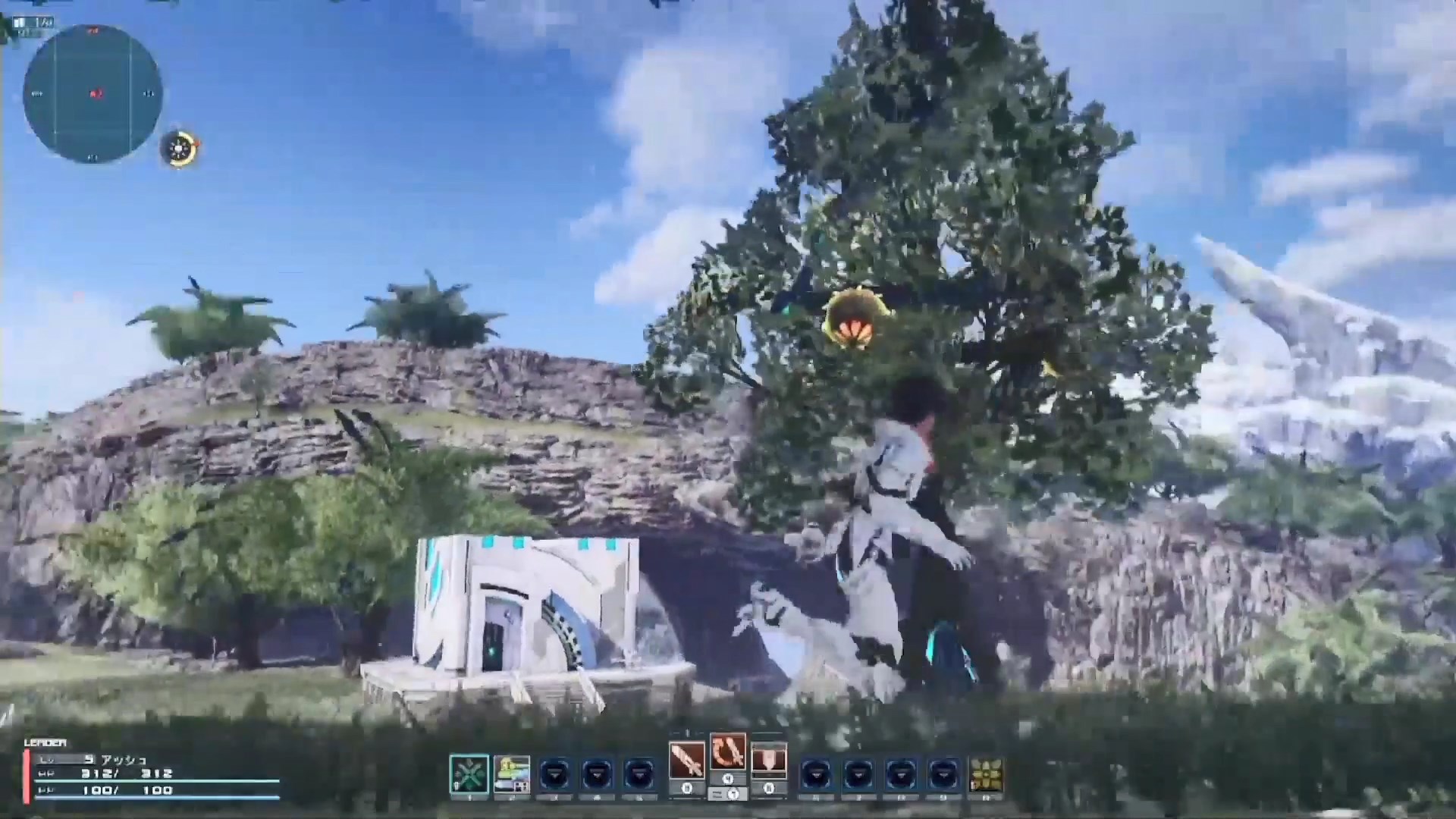Viewport: 1456px width, 819px height.
Task: Click the number label under the first subpalette slot
Action: (469, 796)
